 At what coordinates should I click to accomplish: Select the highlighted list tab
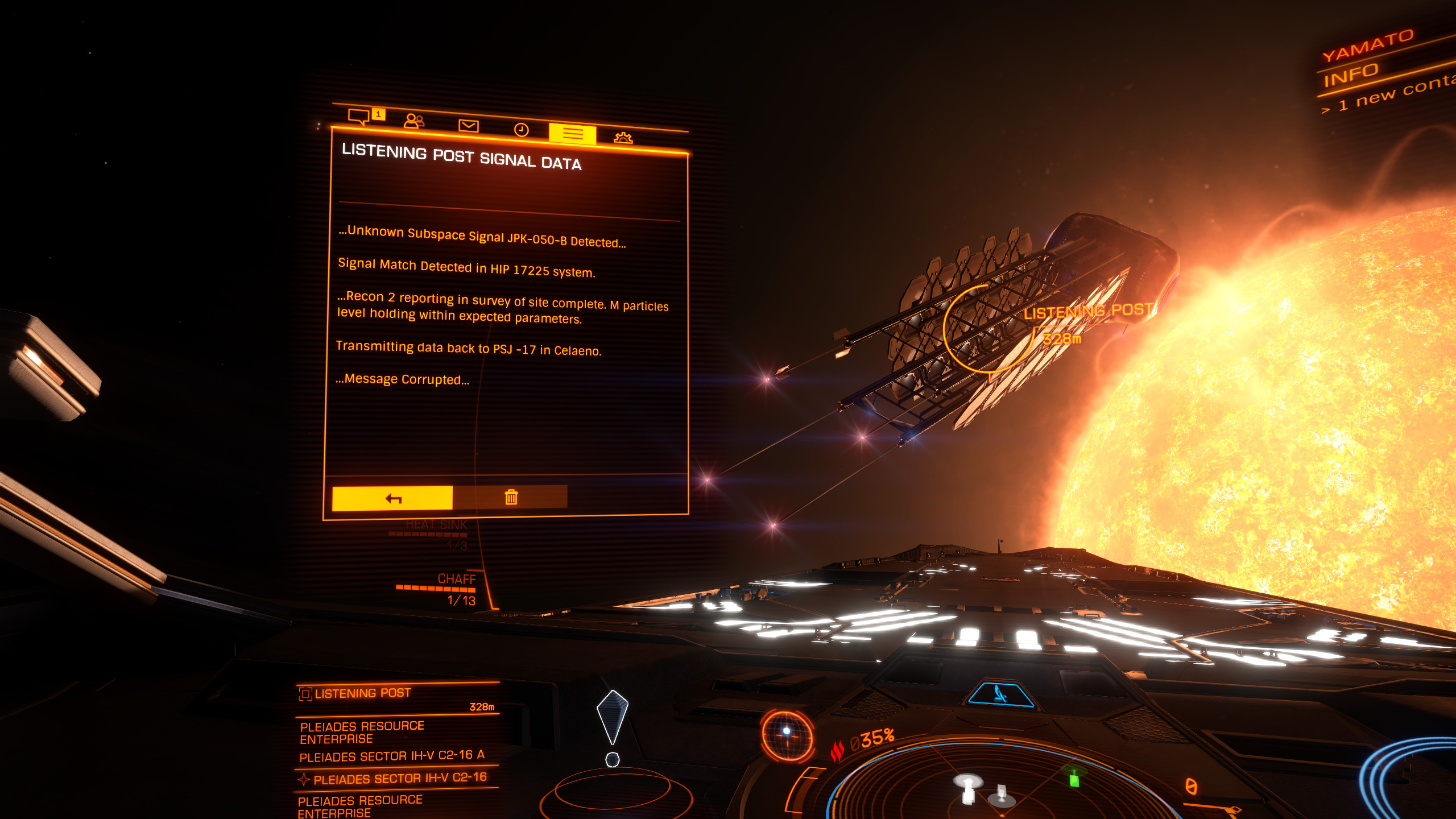point(572,134)
